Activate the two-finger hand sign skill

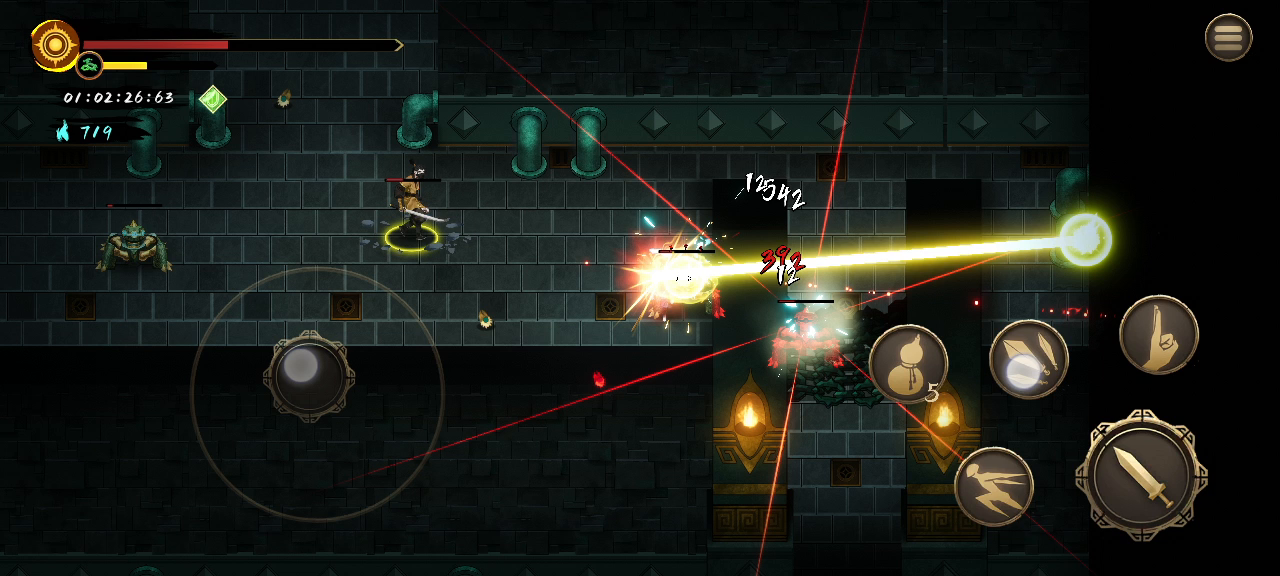click(x=1158, y=335)
